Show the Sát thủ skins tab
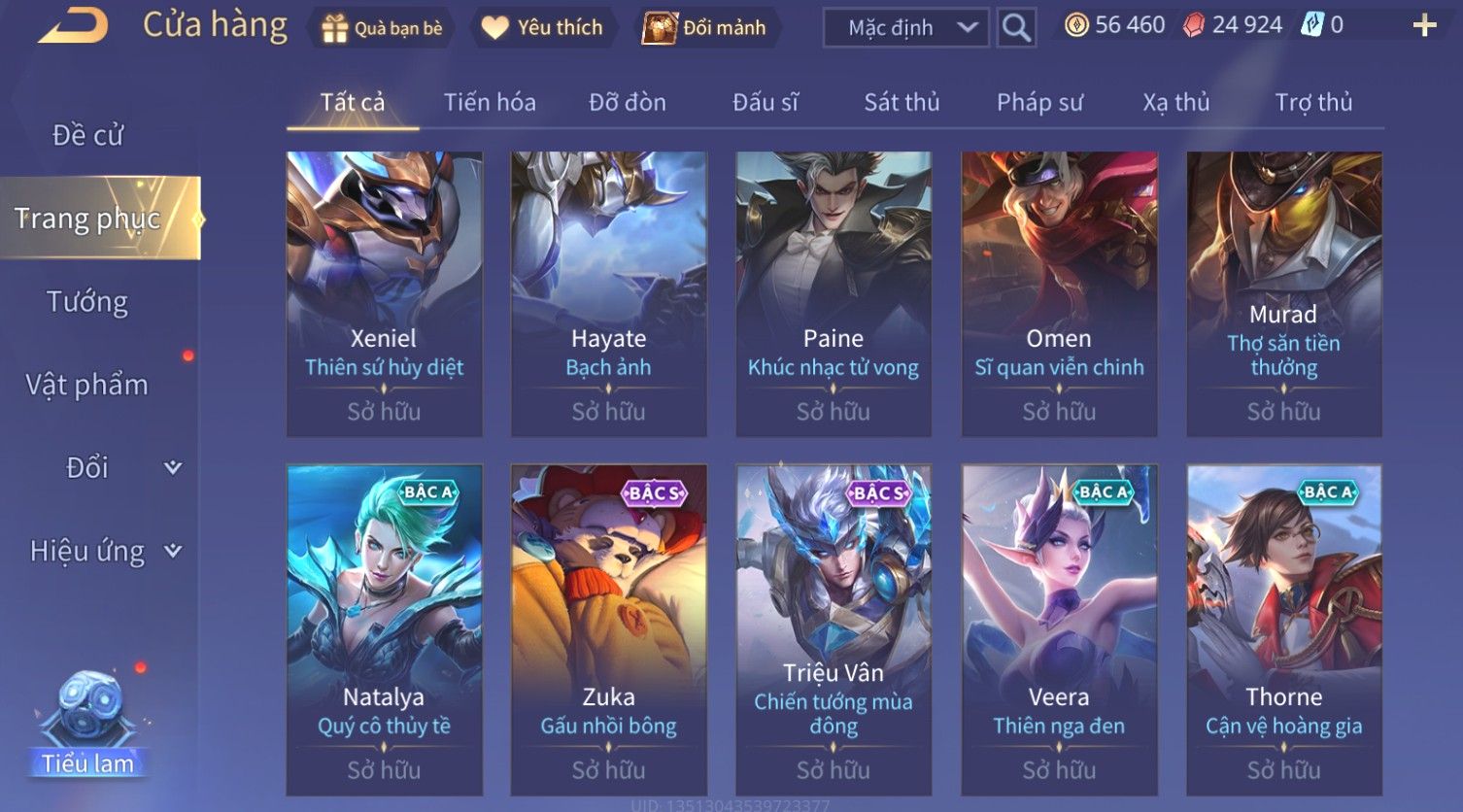This screenshot has width=1463, height=812. [902, 102]
